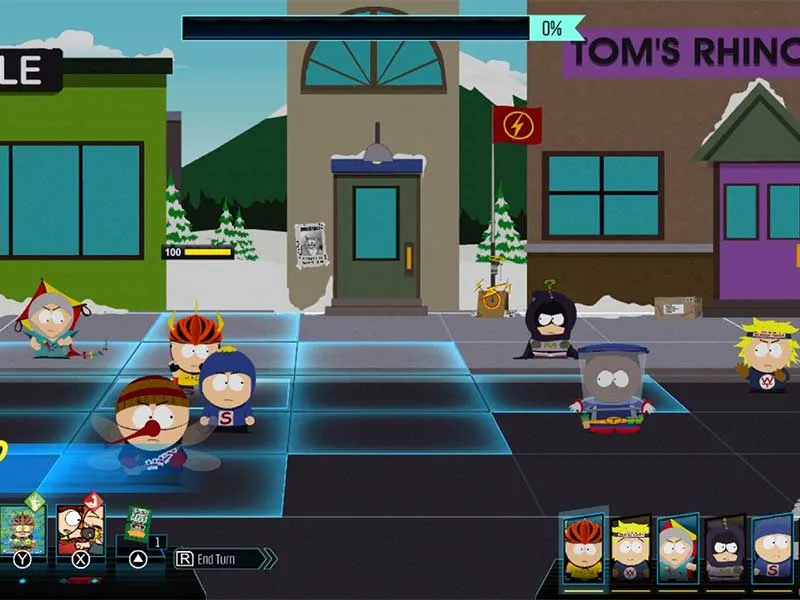
Task: Pick the gray-haired Human Kite turn portrait
Action: (x=677, y=548)
